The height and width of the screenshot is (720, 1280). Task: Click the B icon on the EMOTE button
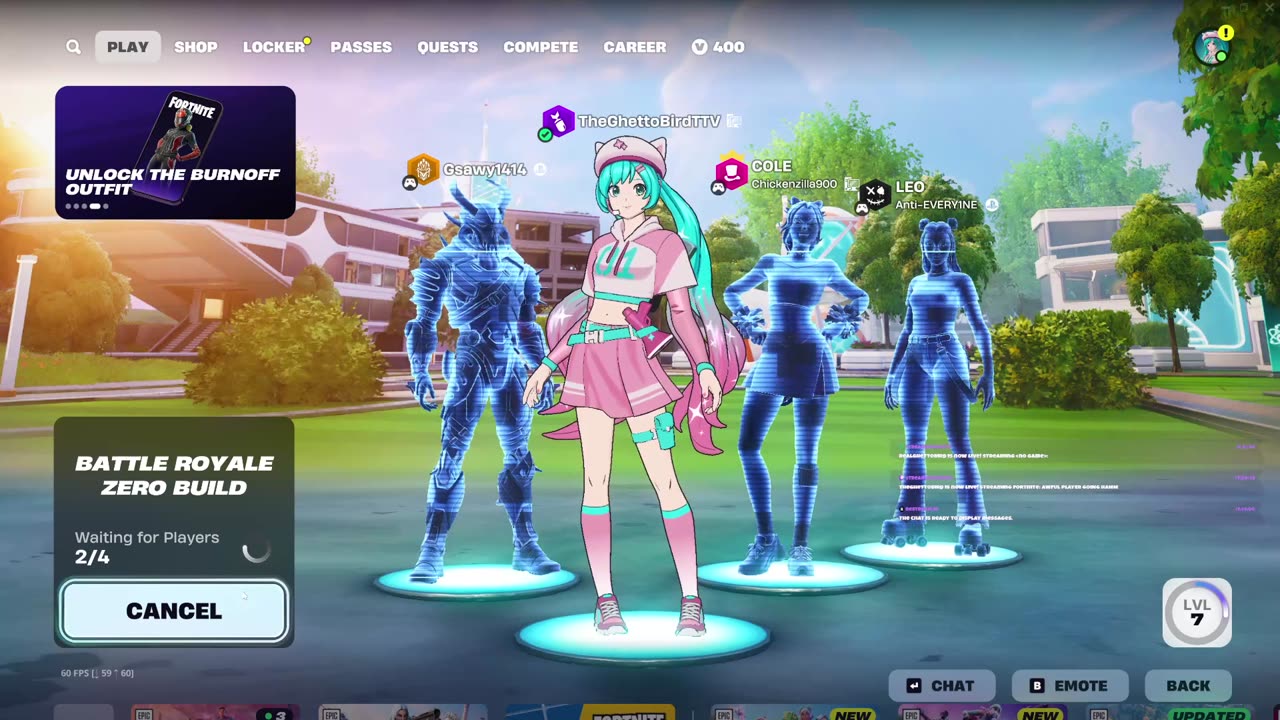coord(1036,686)
